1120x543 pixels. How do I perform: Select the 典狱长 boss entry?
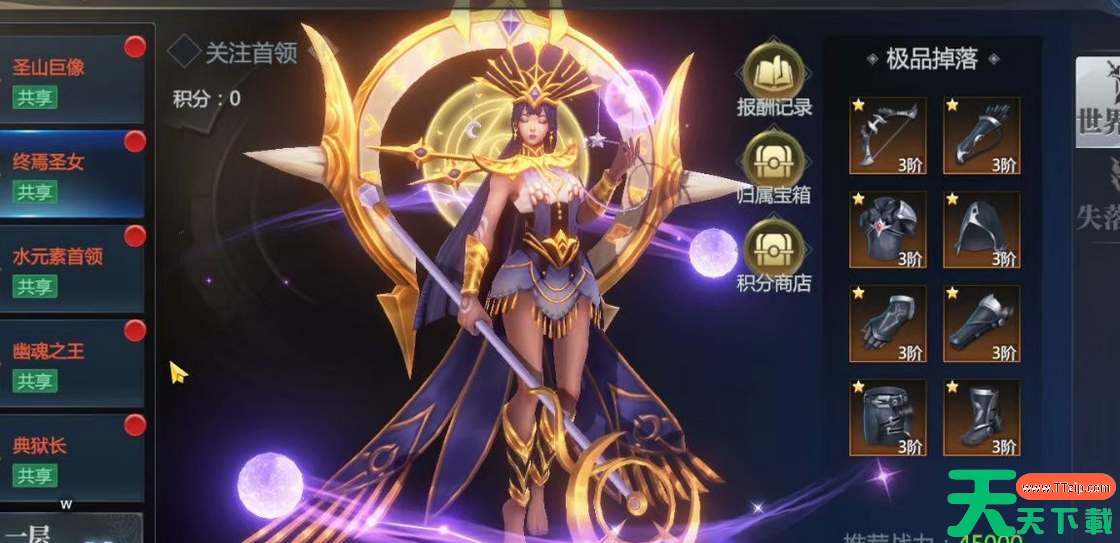(x=72, y=458)
